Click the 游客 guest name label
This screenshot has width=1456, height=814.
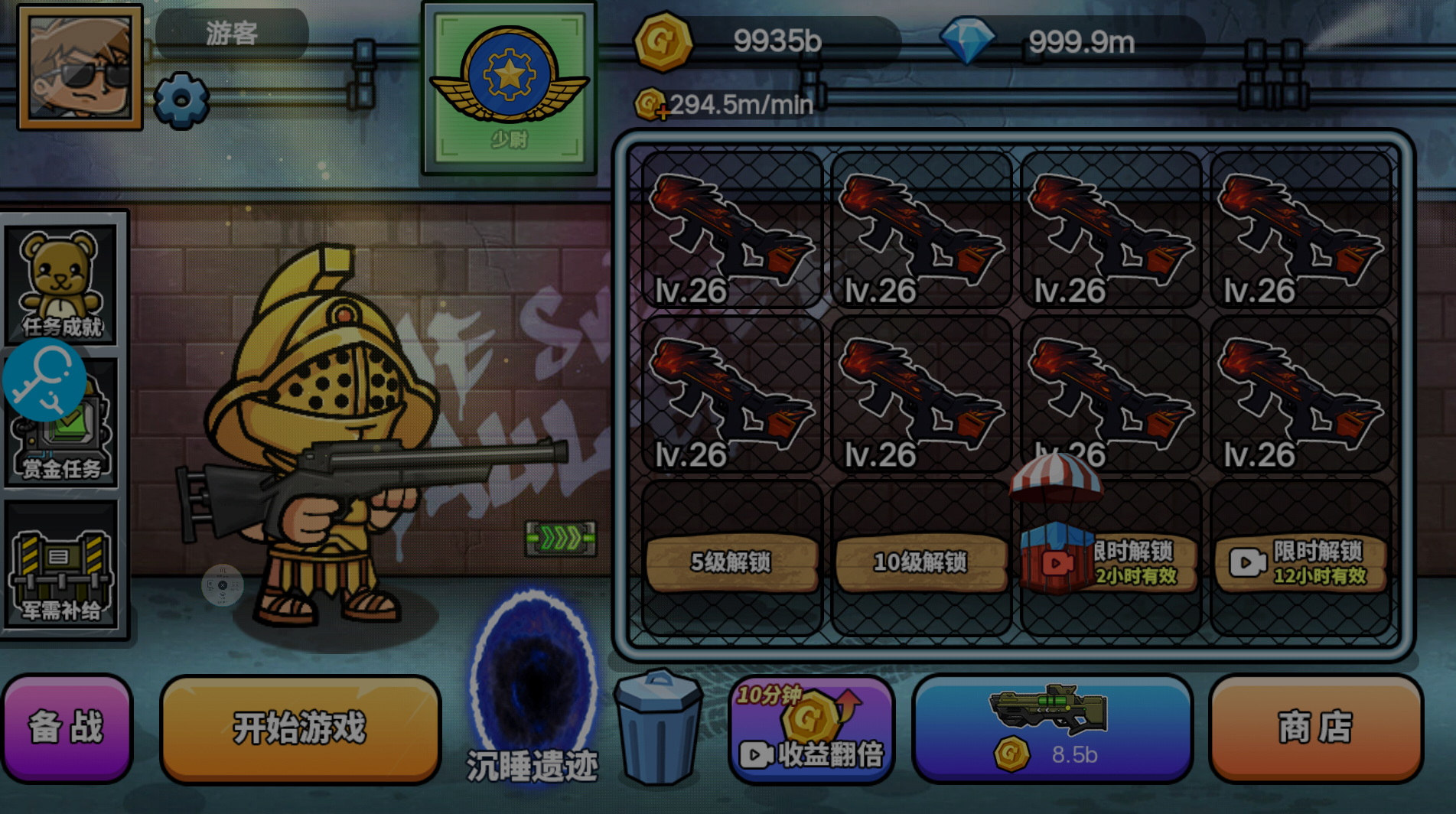(x=232, y=34)
